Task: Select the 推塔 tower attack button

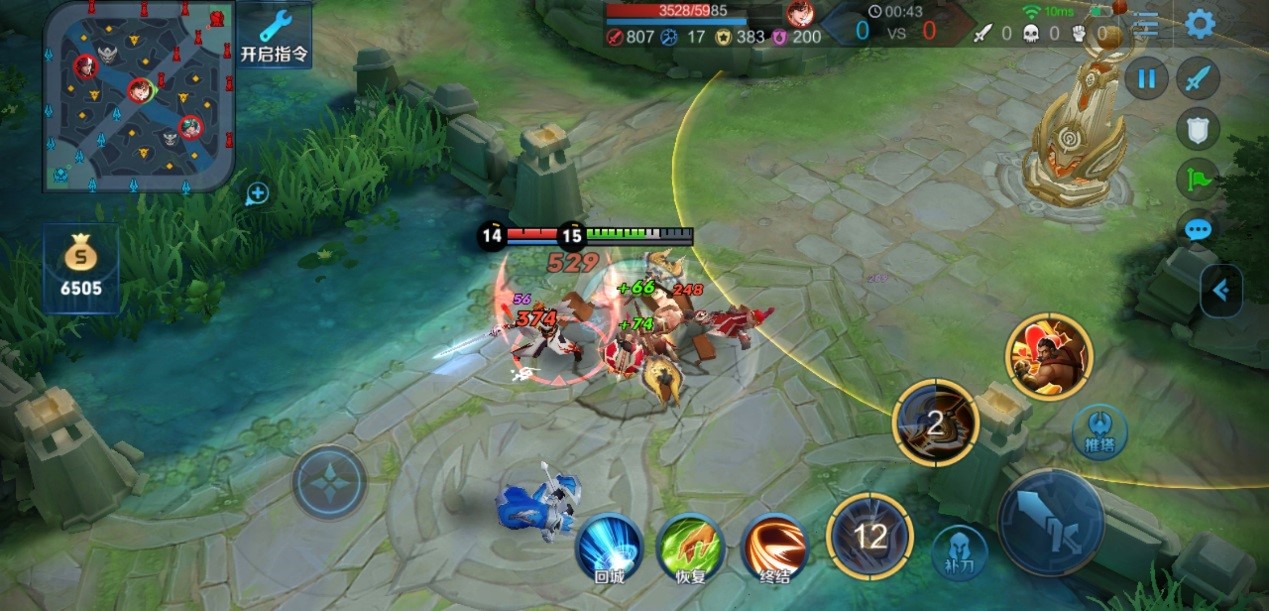Action: [x=1099, y=432]
